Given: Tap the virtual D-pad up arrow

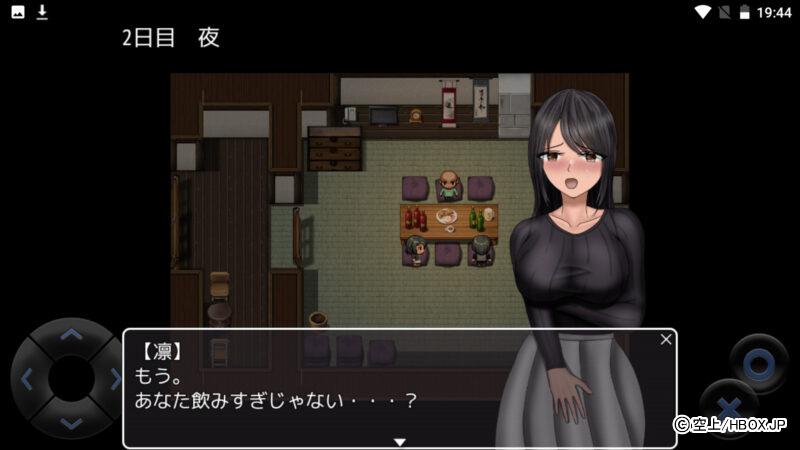Looking at the screenshot, I should [x=70, y=336].
